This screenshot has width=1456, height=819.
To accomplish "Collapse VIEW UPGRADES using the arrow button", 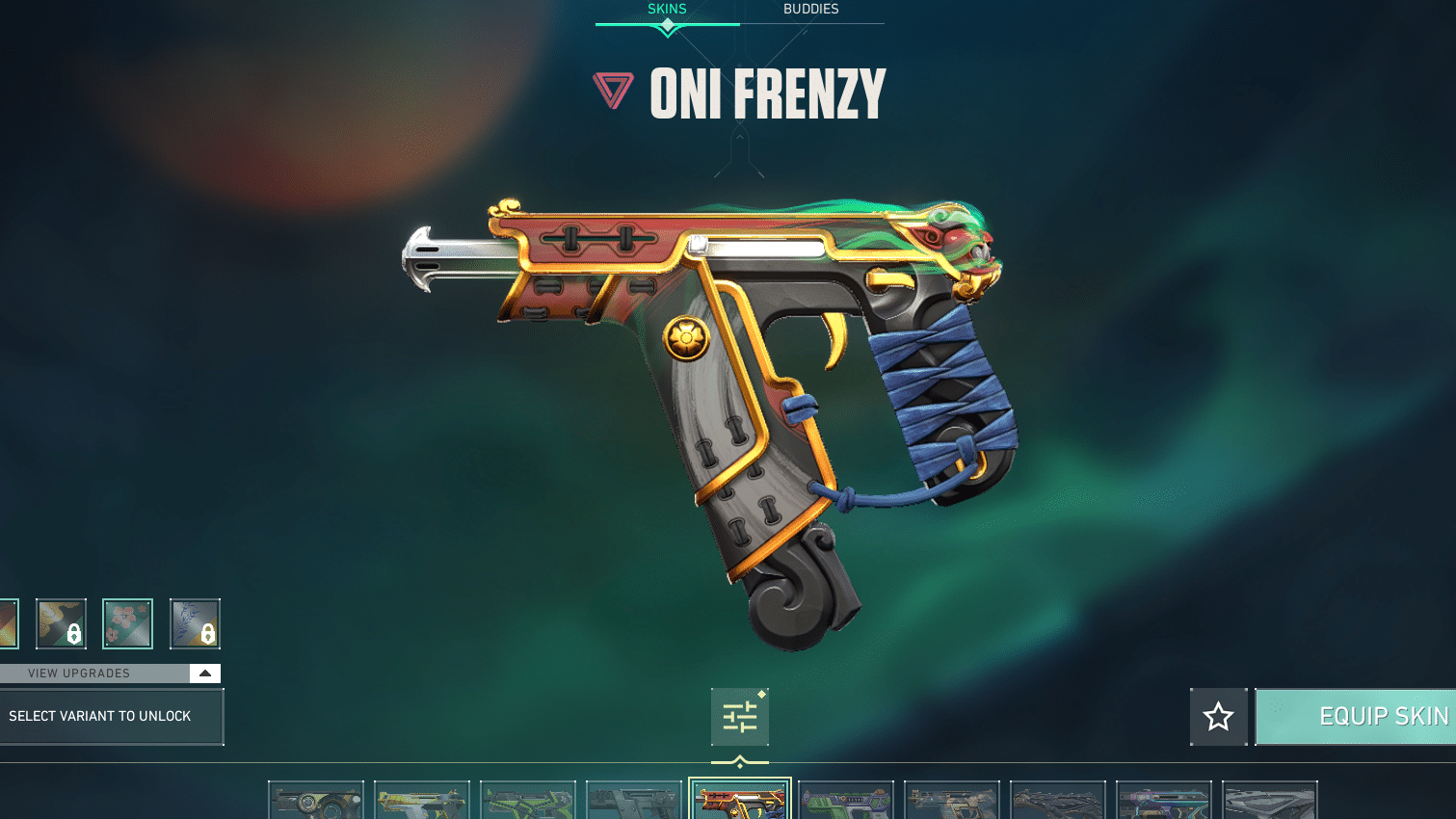I will (x=203, y=673).
